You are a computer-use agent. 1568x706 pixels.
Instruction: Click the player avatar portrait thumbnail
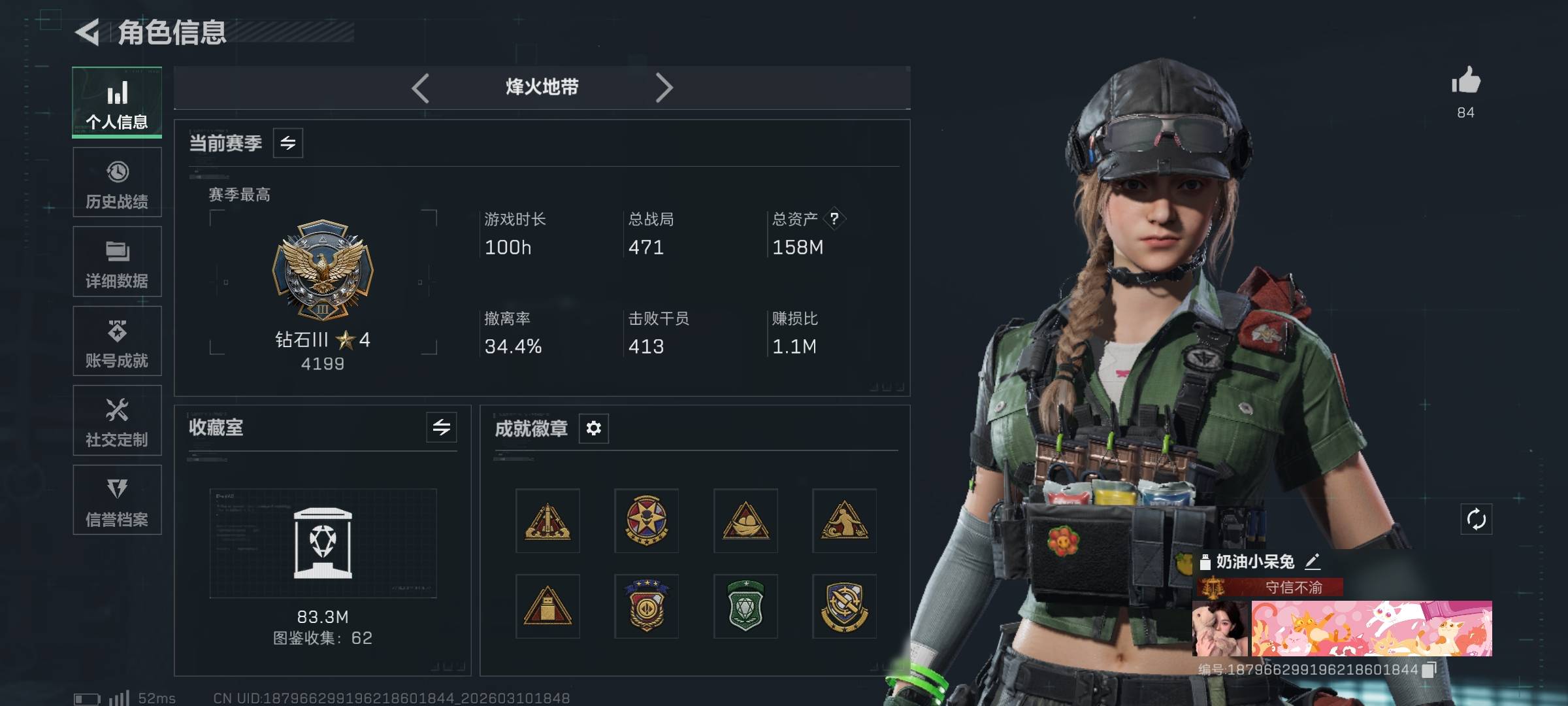pyautogui.click(x=1219, y=629)
